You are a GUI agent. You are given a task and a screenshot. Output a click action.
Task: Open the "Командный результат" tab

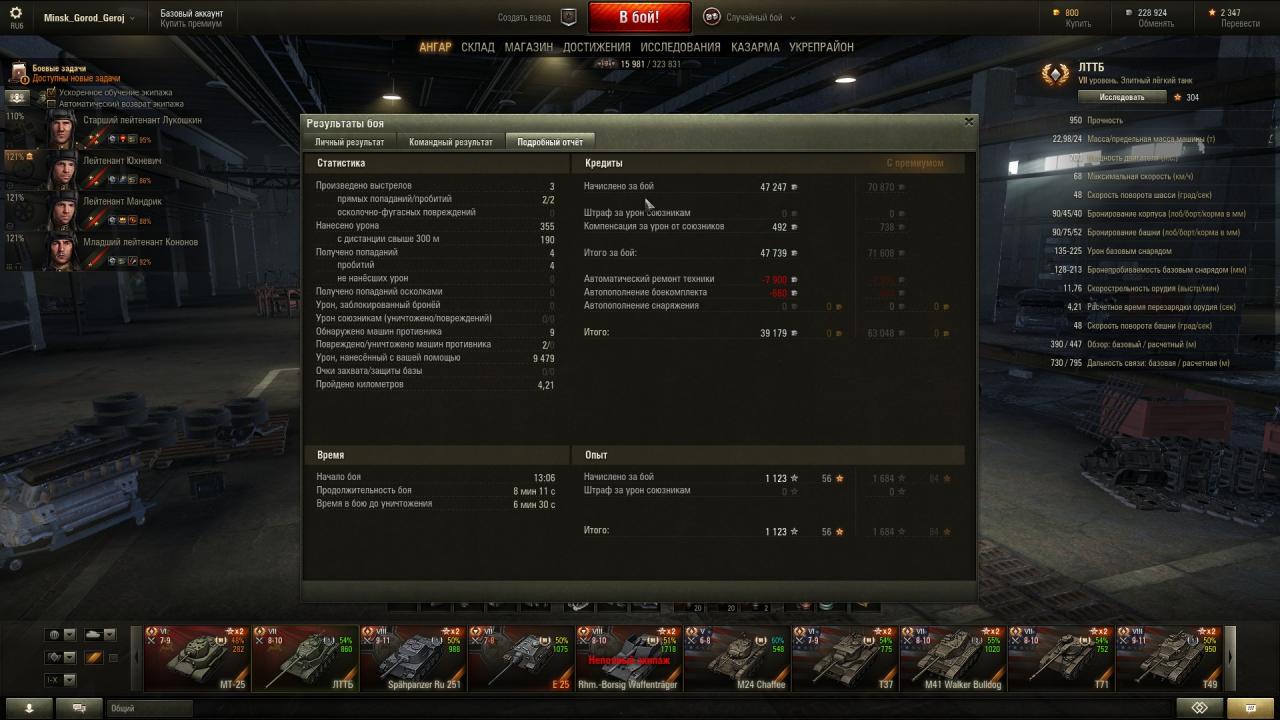click(x=450, y=142)
